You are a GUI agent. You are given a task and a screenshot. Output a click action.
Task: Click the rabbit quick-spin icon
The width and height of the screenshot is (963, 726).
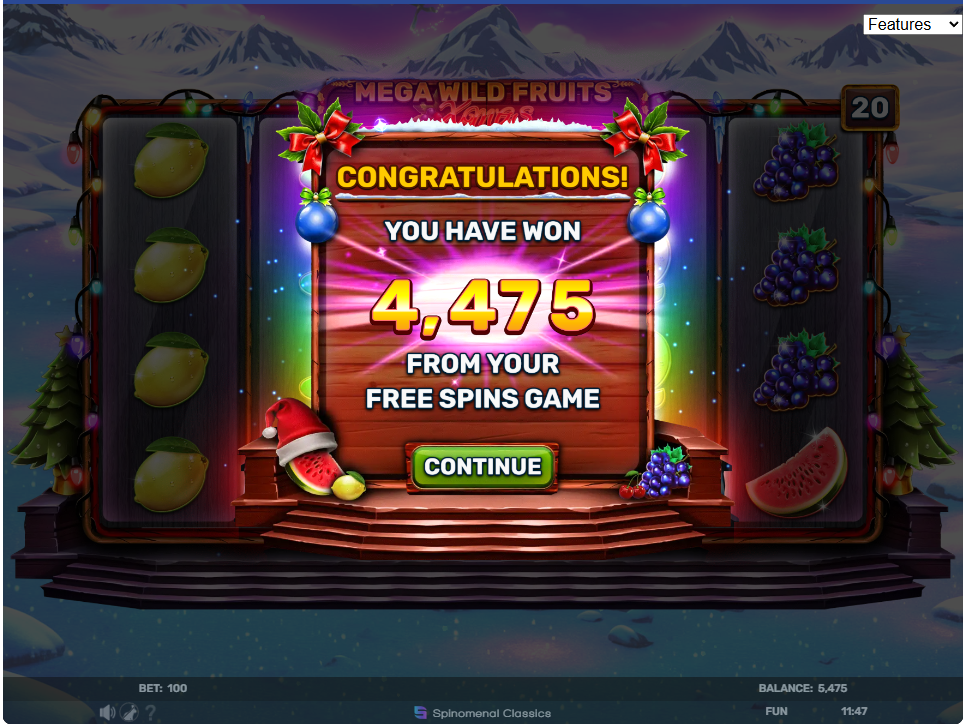pyautogui.click(x=129, y=712)
